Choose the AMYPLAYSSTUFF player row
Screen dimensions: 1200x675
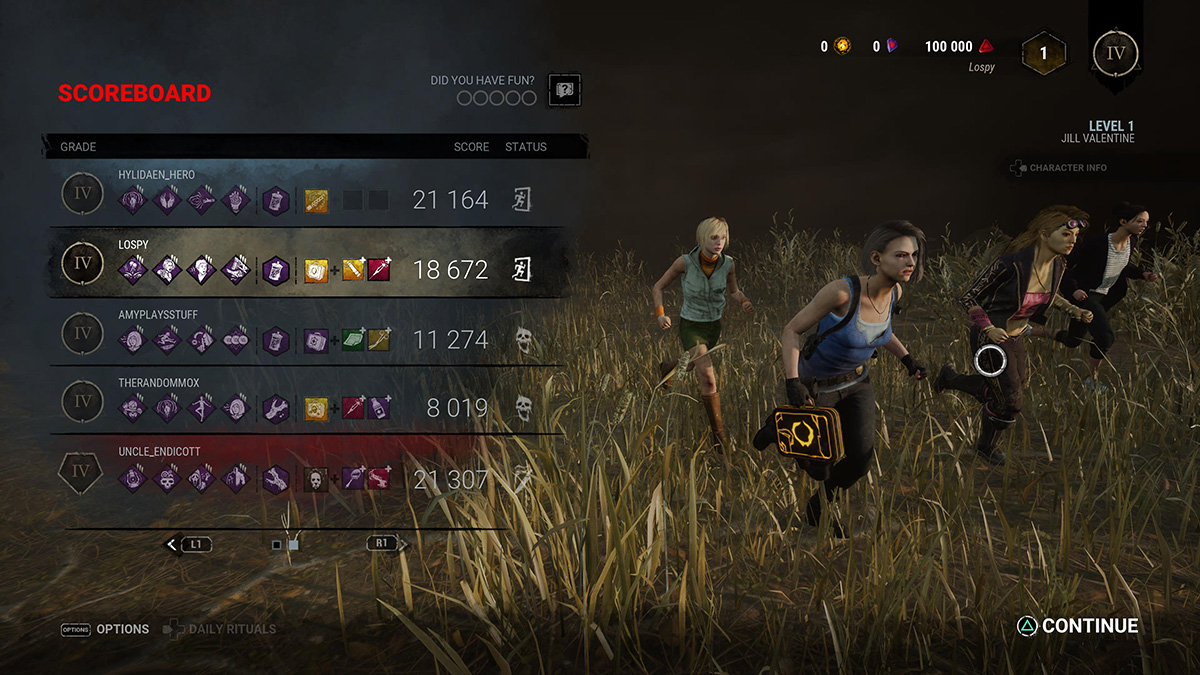point(300,333)
